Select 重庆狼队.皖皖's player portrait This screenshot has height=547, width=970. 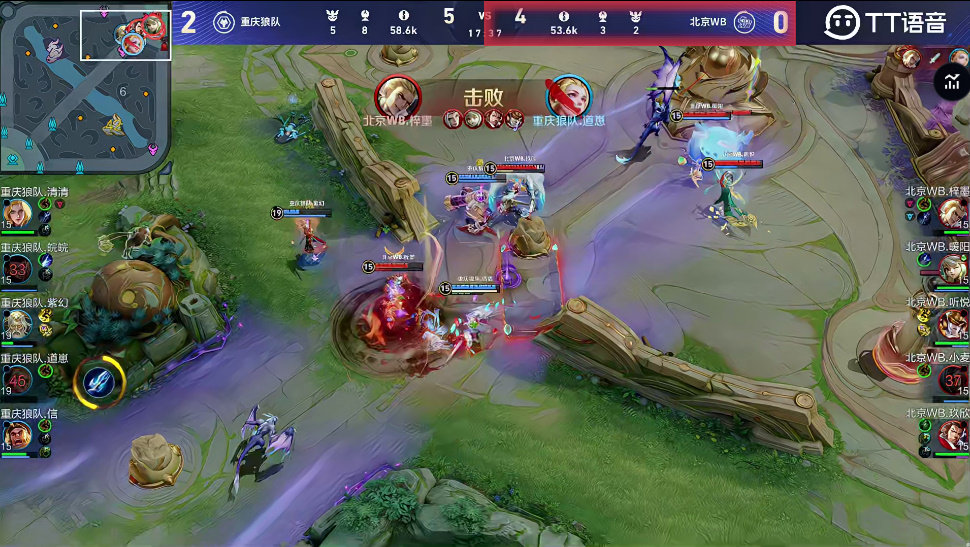point(17,269)
